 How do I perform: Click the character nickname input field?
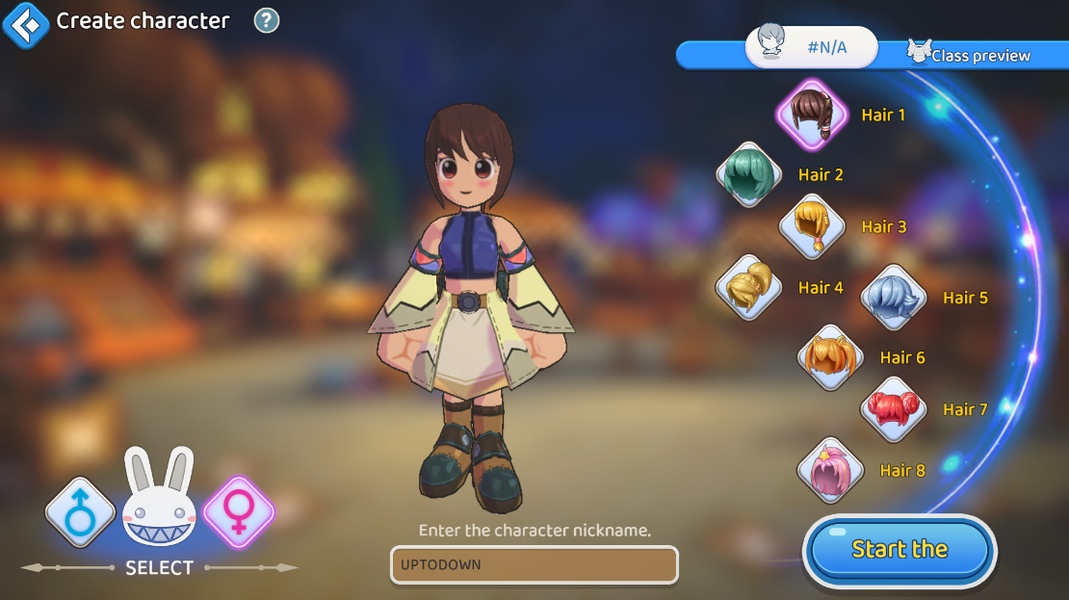pyautogui.click(x=534, y=565)
